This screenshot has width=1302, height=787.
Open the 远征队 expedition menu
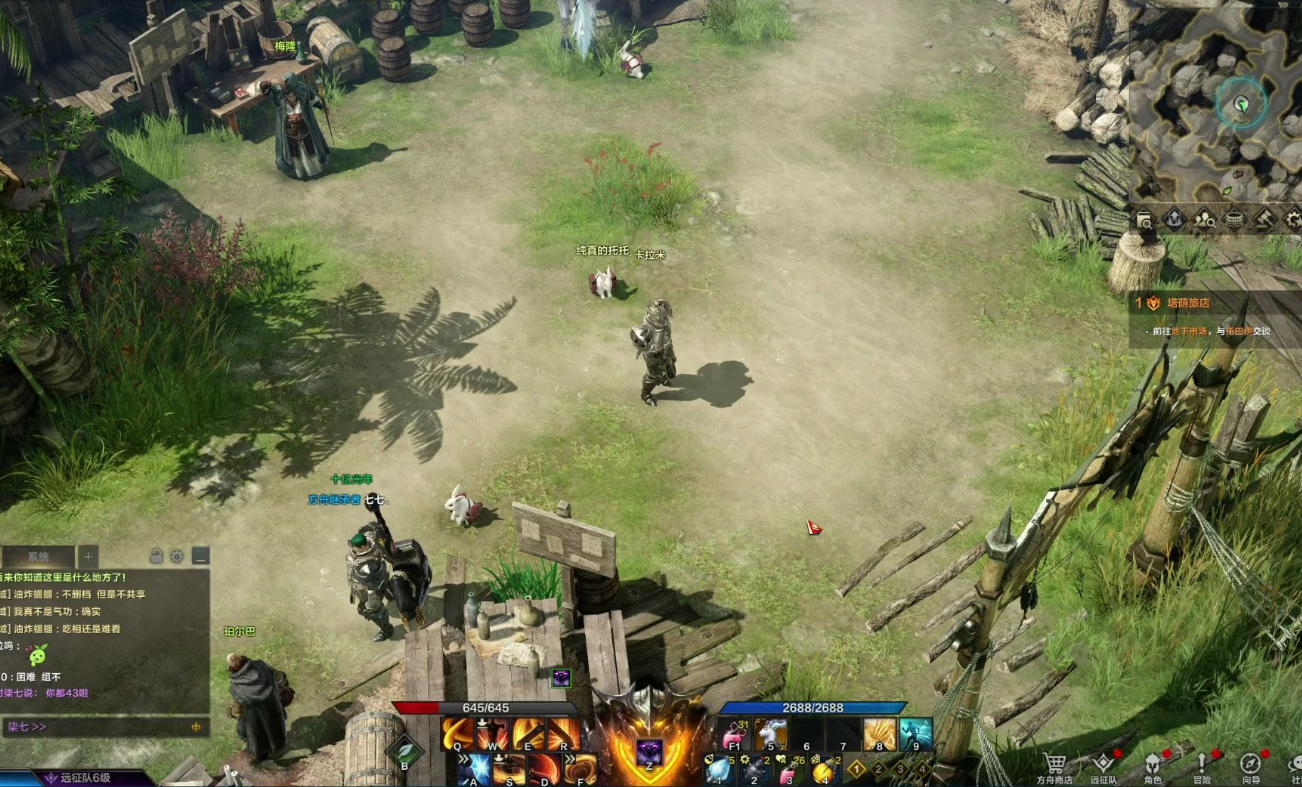(1103, 764)
